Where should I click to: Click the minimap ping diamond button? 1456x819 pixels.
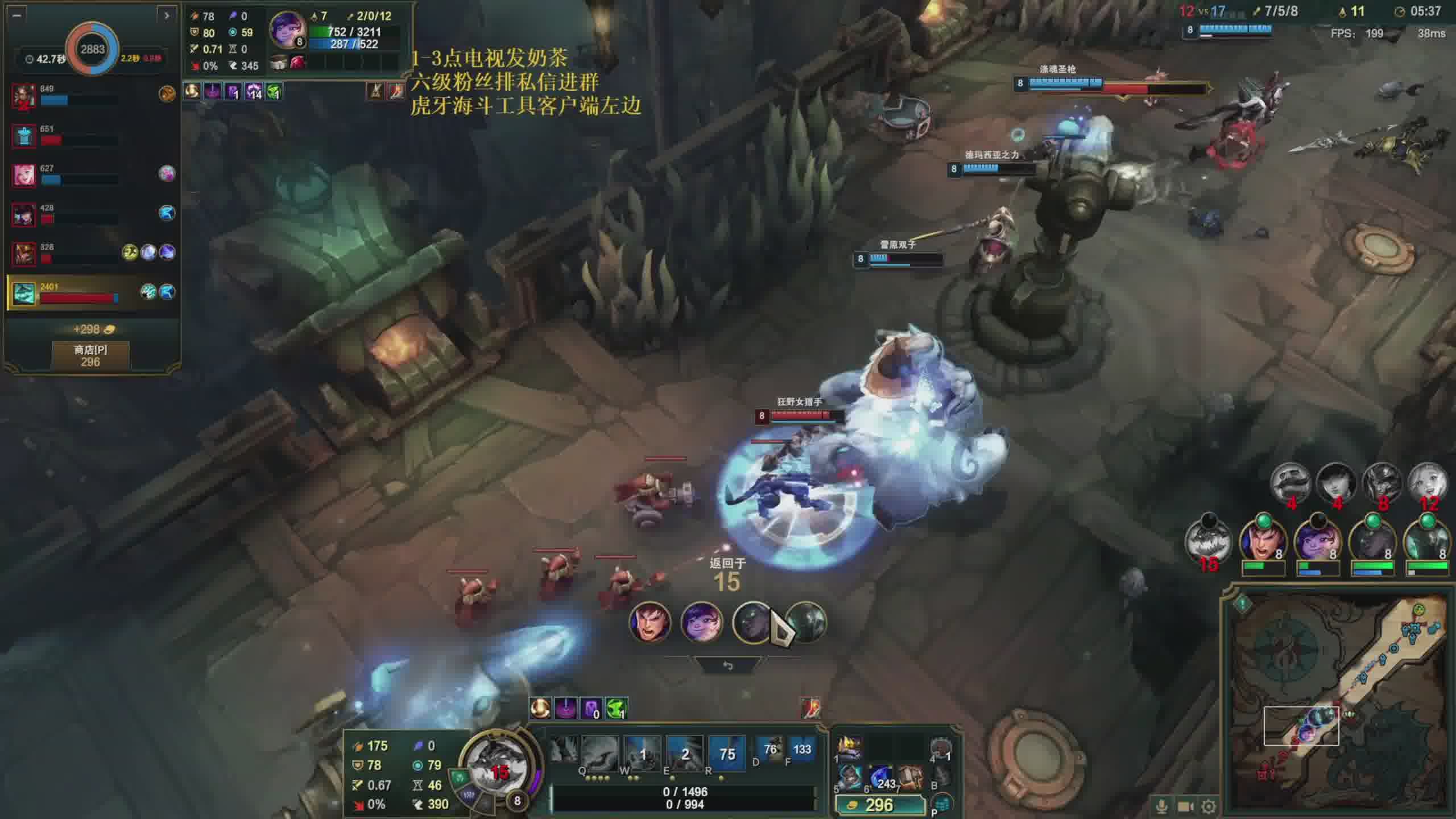point(1243,603)
